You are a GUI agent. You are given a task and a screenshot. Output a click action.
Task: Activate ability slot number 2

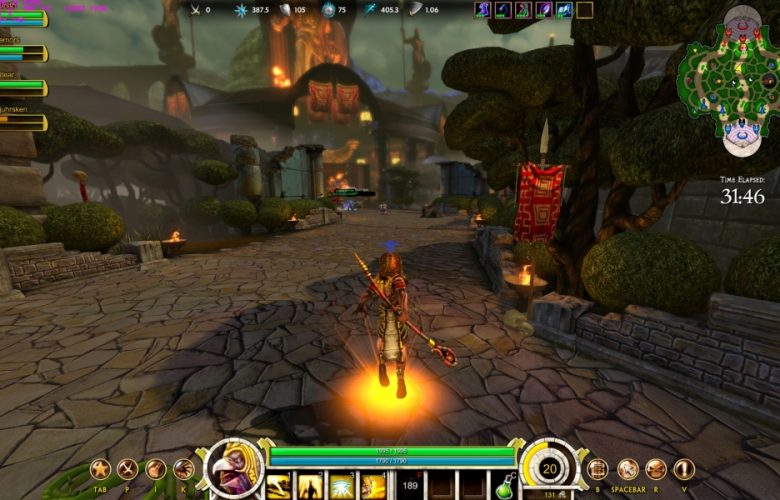[310, 486]
